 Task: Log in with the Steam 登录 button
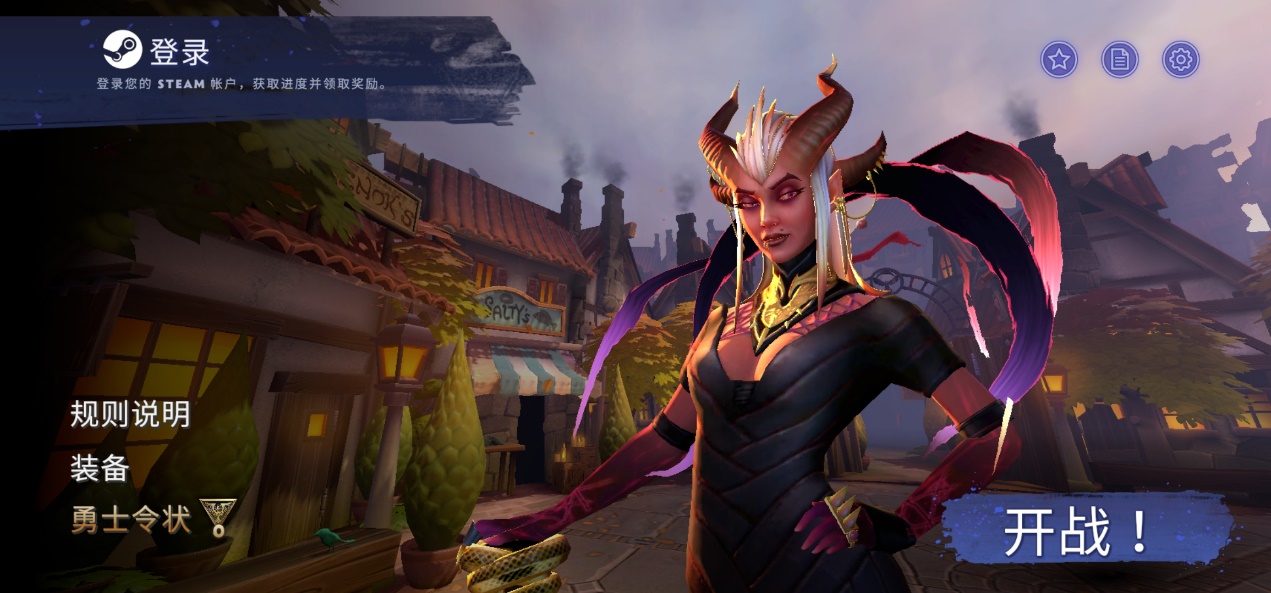coord(158,50)
